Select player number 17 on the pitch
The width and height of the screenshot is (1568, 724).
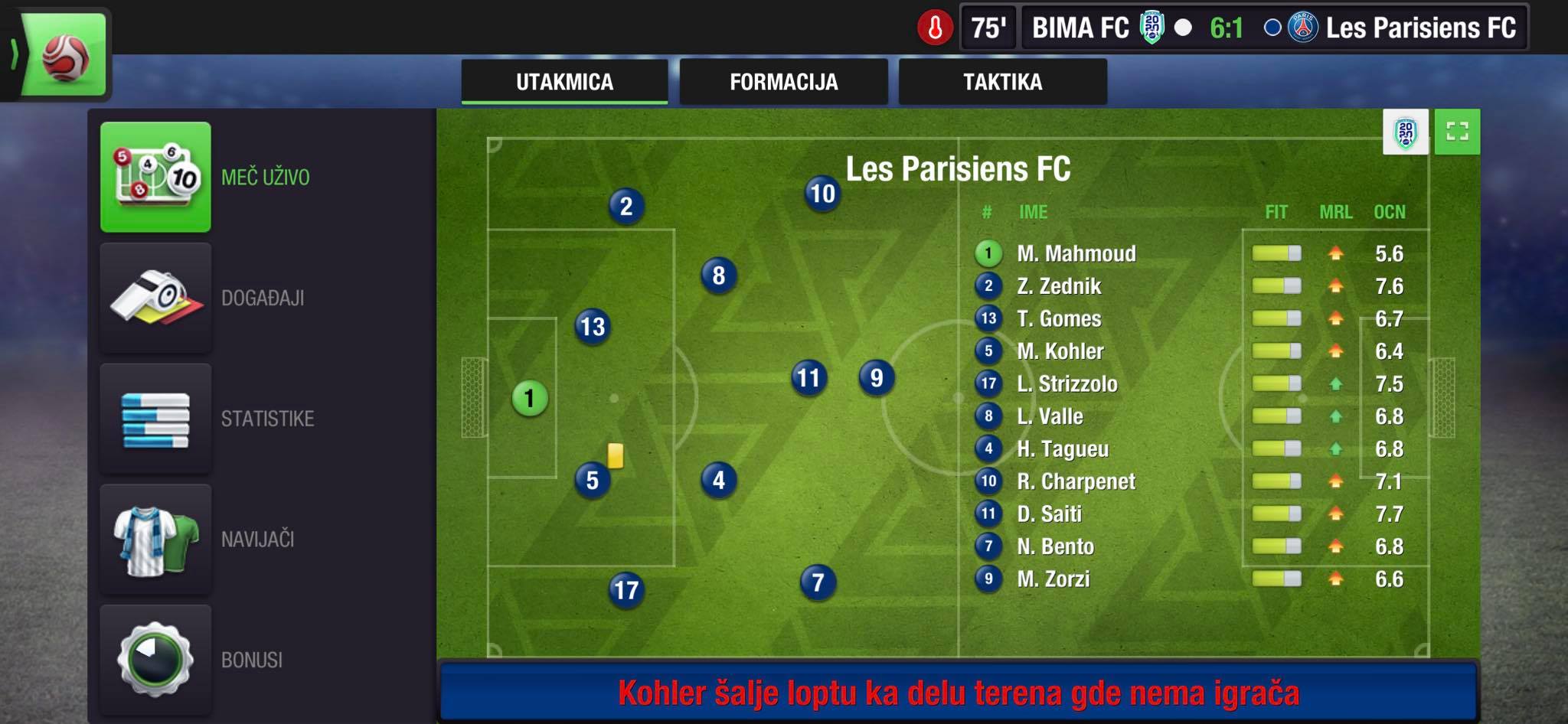626,590
